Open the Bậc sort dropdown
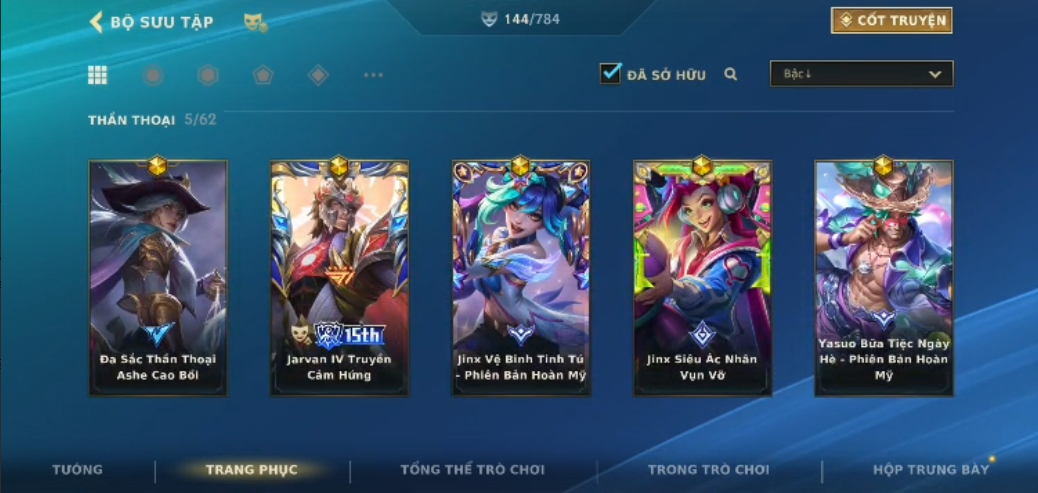This screenshot has height=493, width=1038. [x=861, y=74]
